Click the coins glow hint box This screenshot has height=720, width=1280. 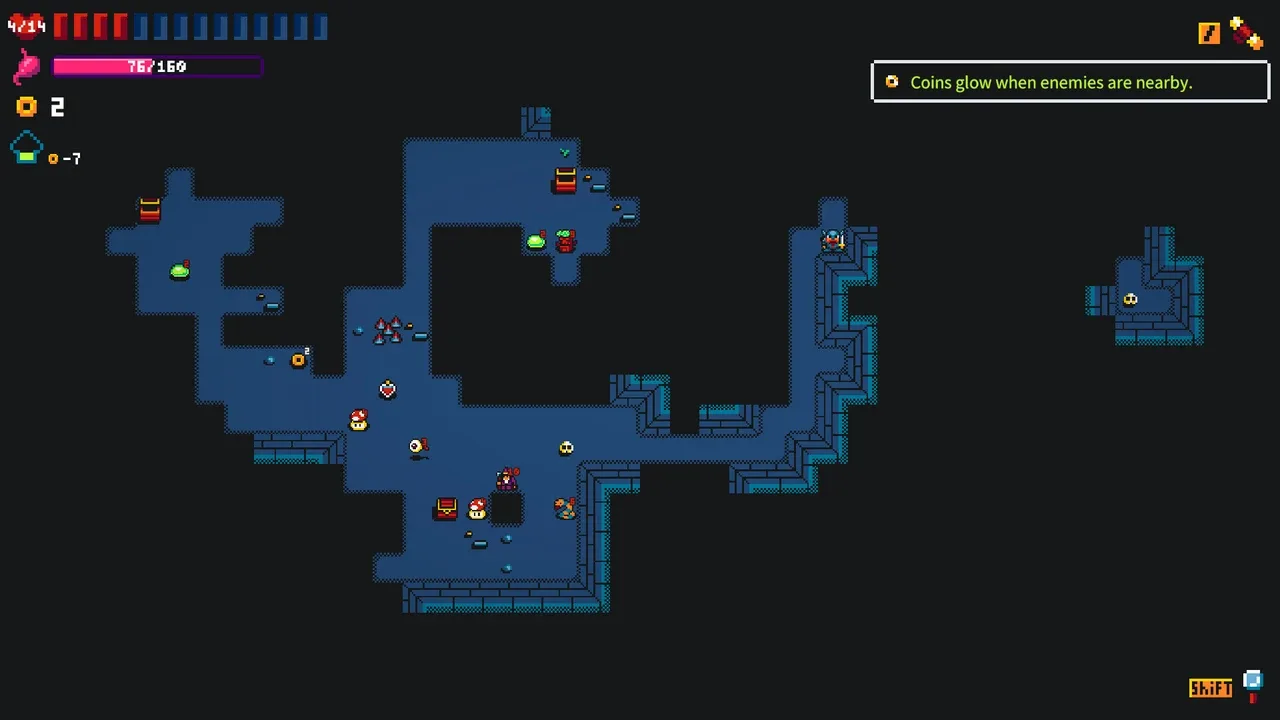[1070, 82]
